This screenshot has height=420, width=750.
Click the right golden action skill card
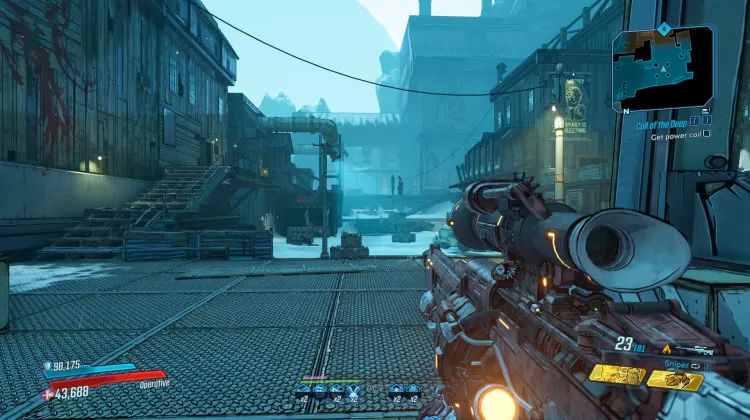click(x=676, y=379)
